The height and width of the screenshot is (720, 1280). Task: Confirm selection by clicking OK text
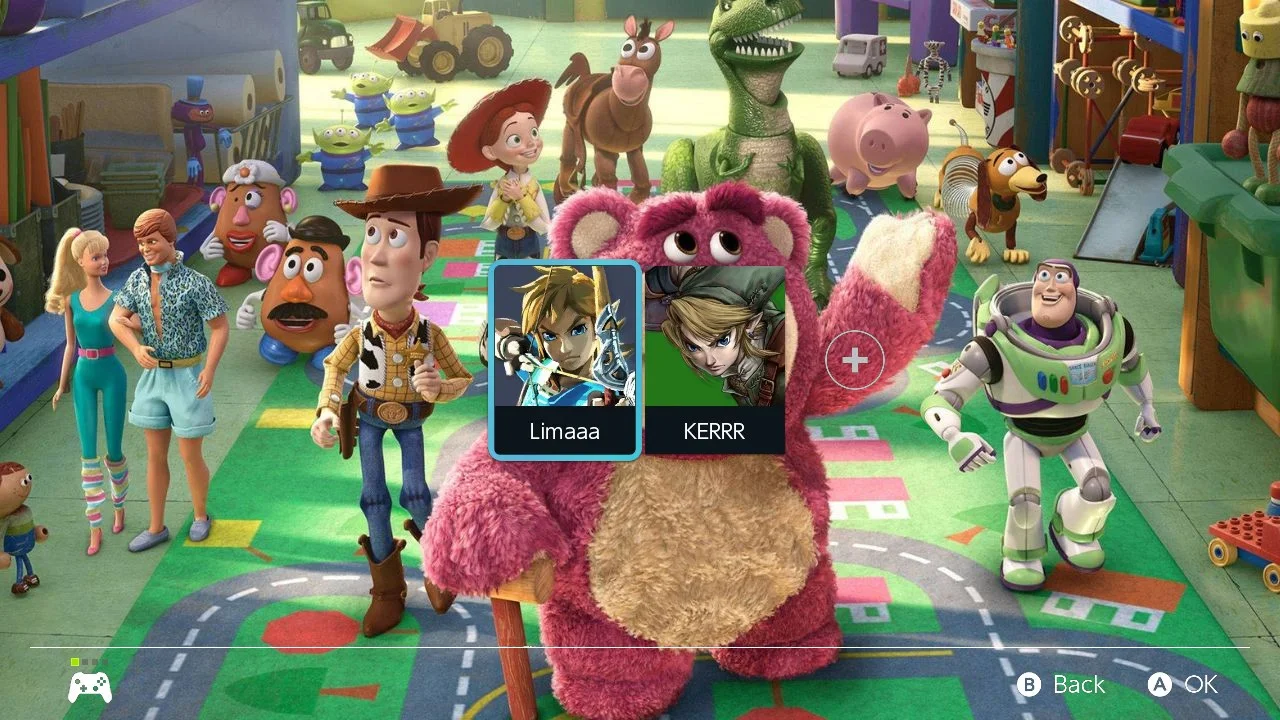(x=1199, y=685)
